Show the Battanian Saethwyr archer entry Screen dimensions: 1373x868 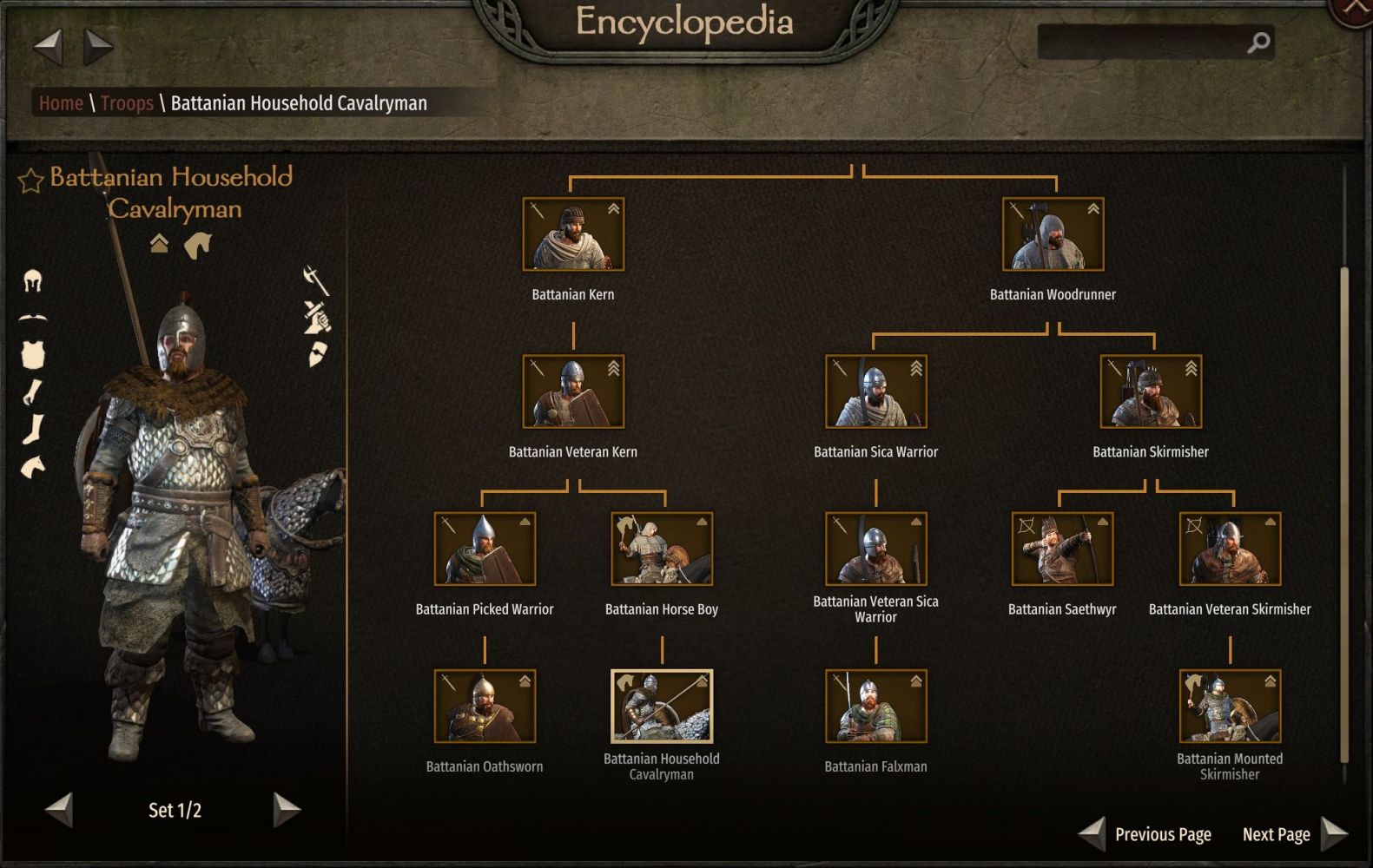[x=1062, y=549]
